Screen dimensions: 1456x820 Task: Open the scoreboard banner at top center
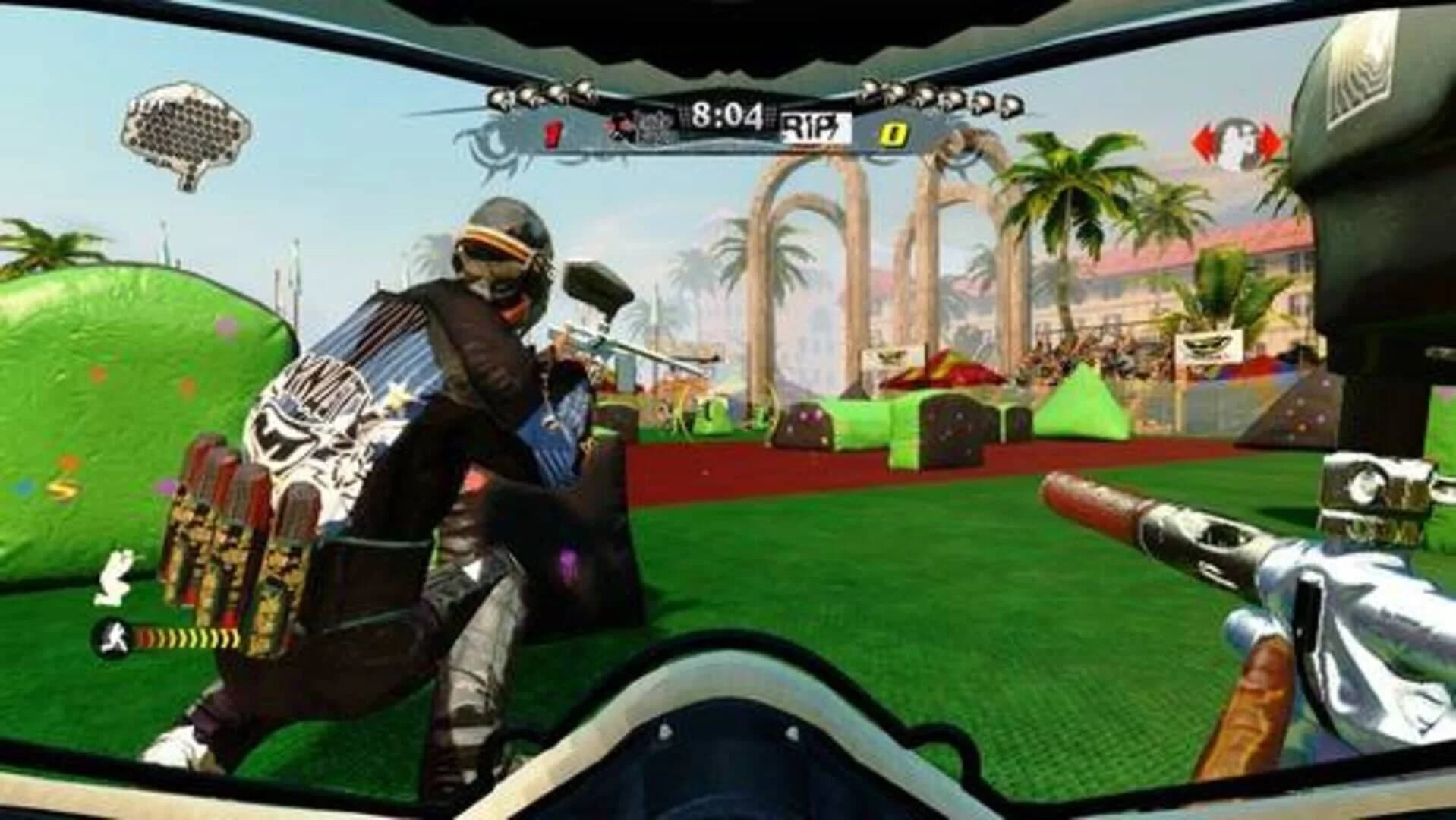(725, 114)
